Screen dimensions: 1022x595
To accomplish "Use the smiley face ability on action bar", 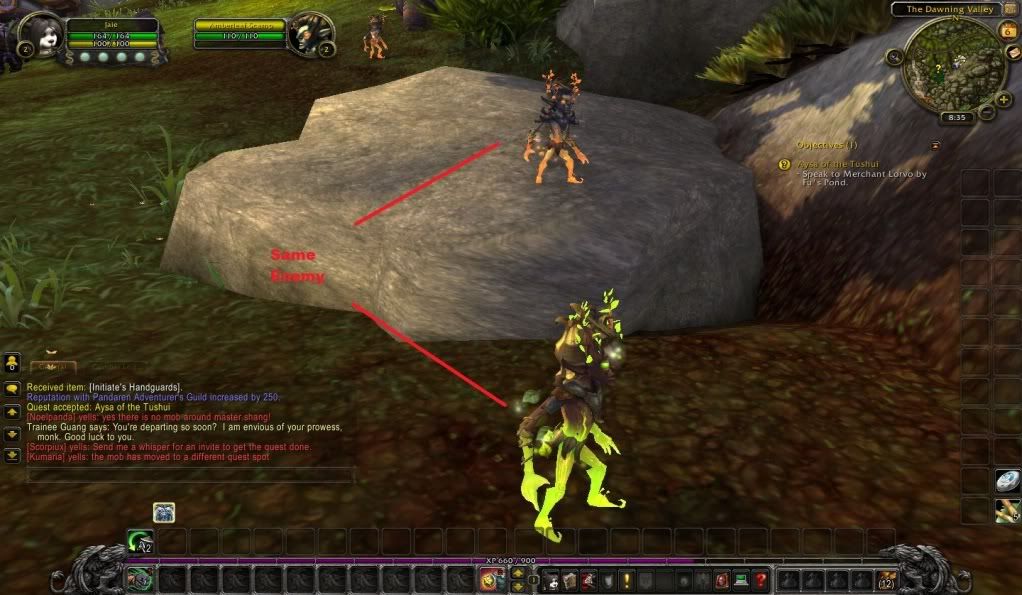I will coord(489,579).
